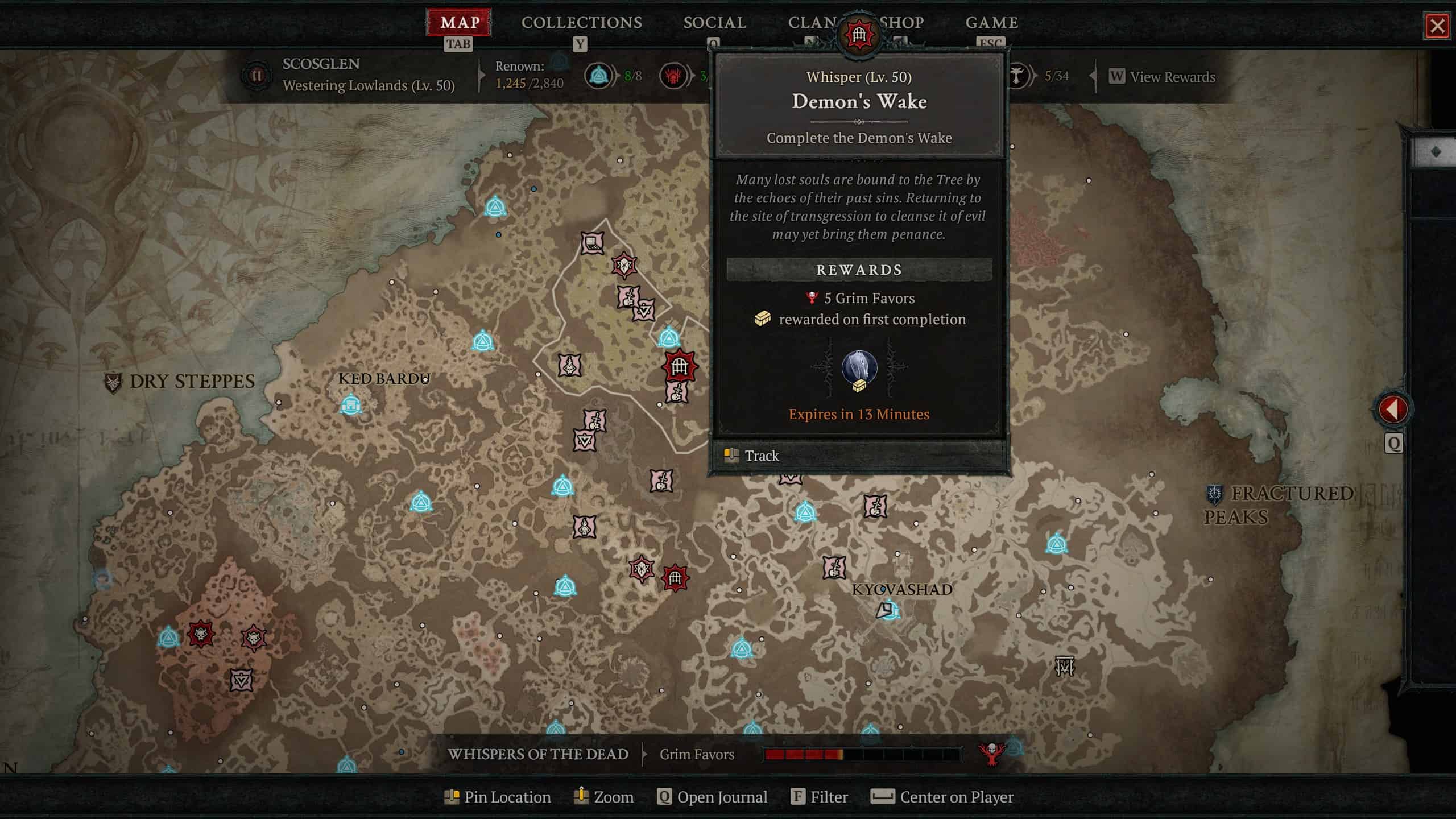This screenshot has width=1456, height=819.
Task: Center the map on the player
Action: point(942,797)
